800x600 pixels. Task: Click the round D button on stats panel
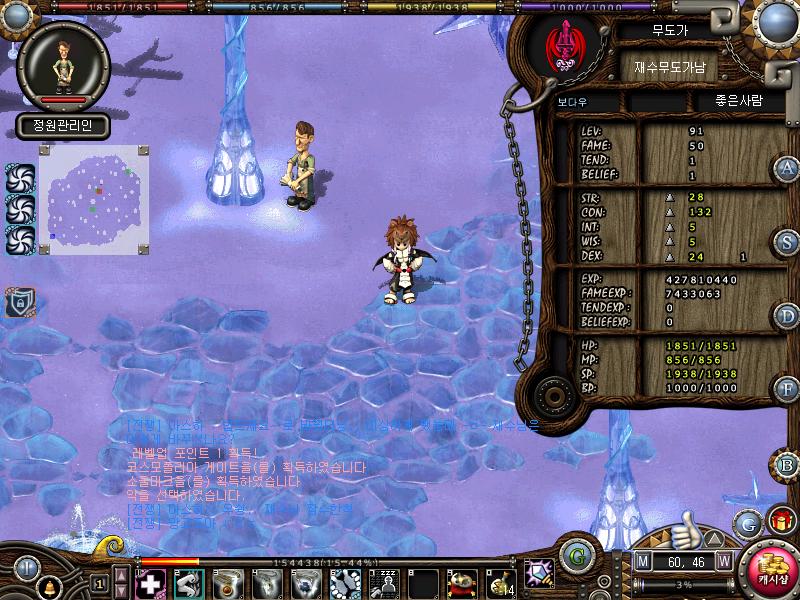787,316
